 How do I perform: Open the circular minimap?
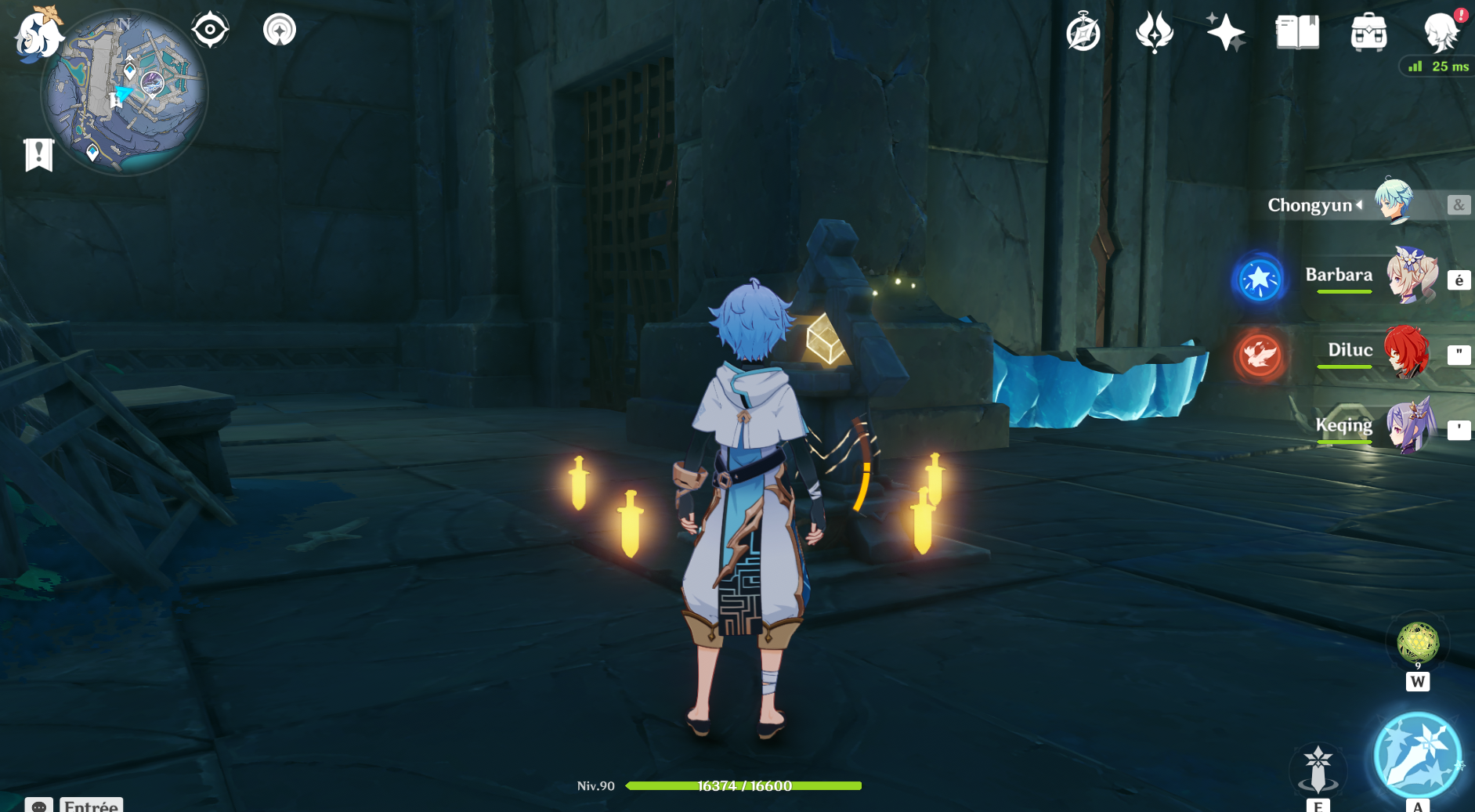125,92
